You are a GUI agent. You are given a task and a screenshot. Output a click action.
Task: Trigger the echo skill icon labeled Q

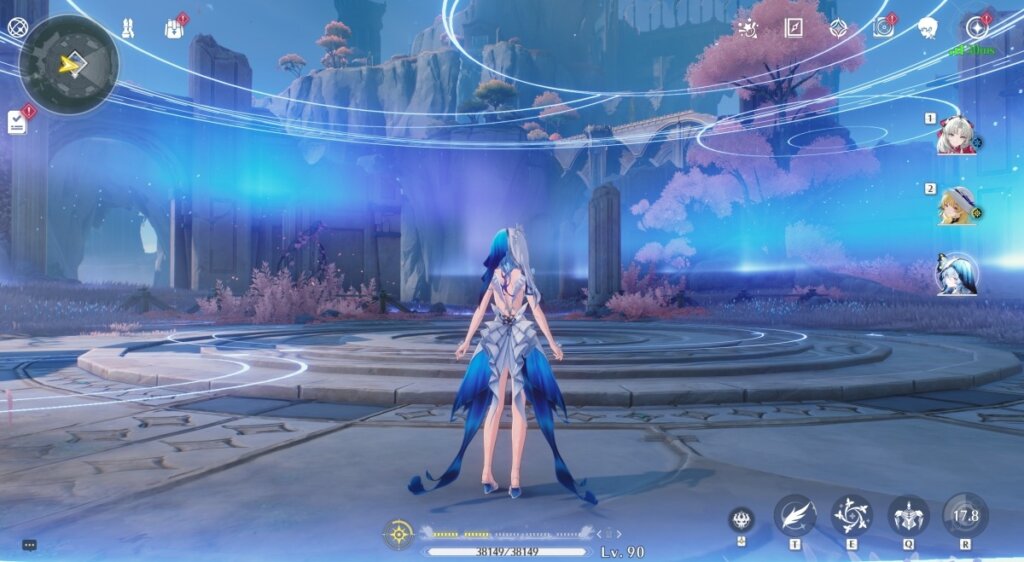(x=908, y=516)
